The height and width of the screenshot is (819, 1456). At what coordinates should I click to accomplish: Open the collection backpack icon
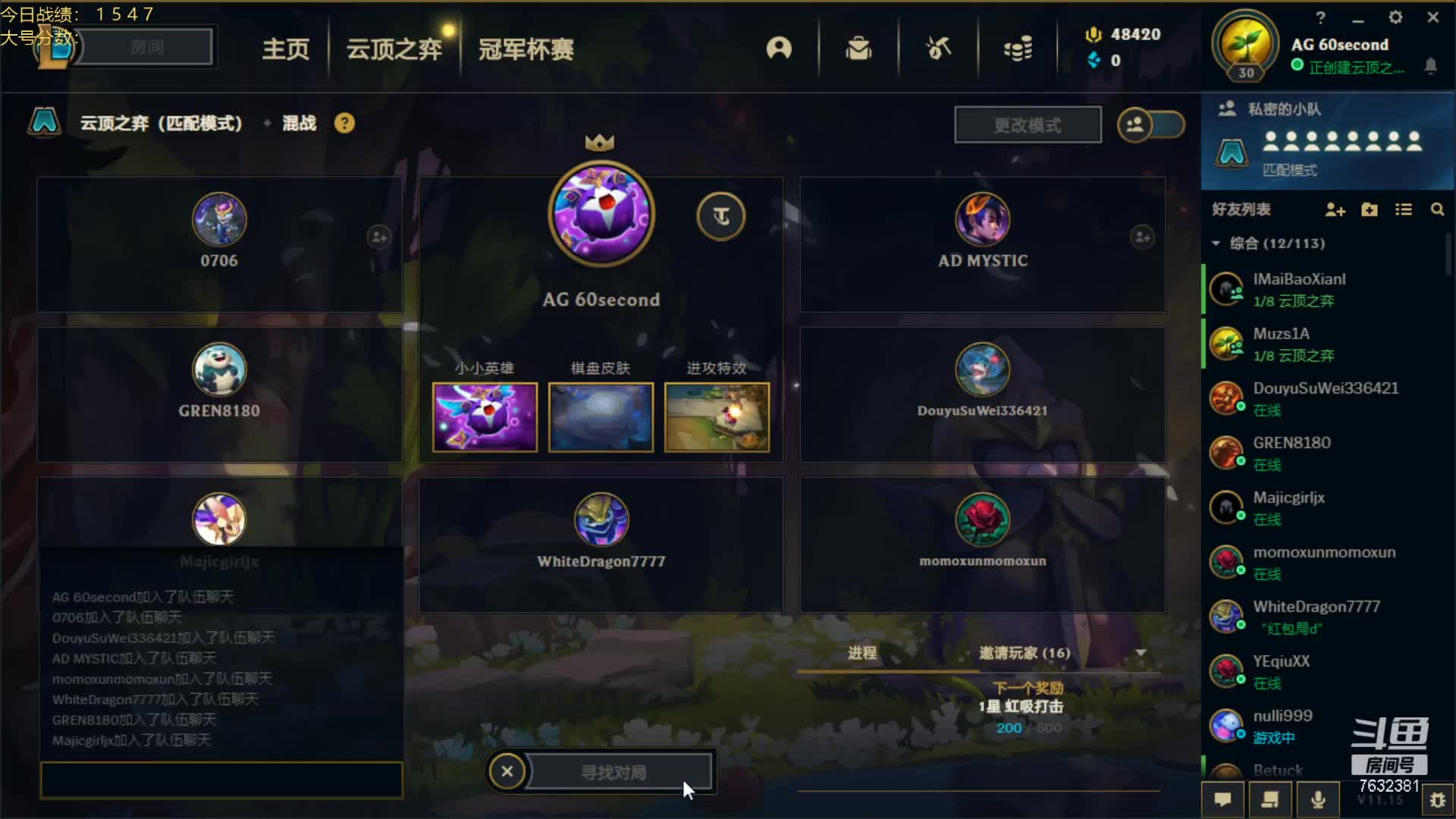[x=858, y=49]
